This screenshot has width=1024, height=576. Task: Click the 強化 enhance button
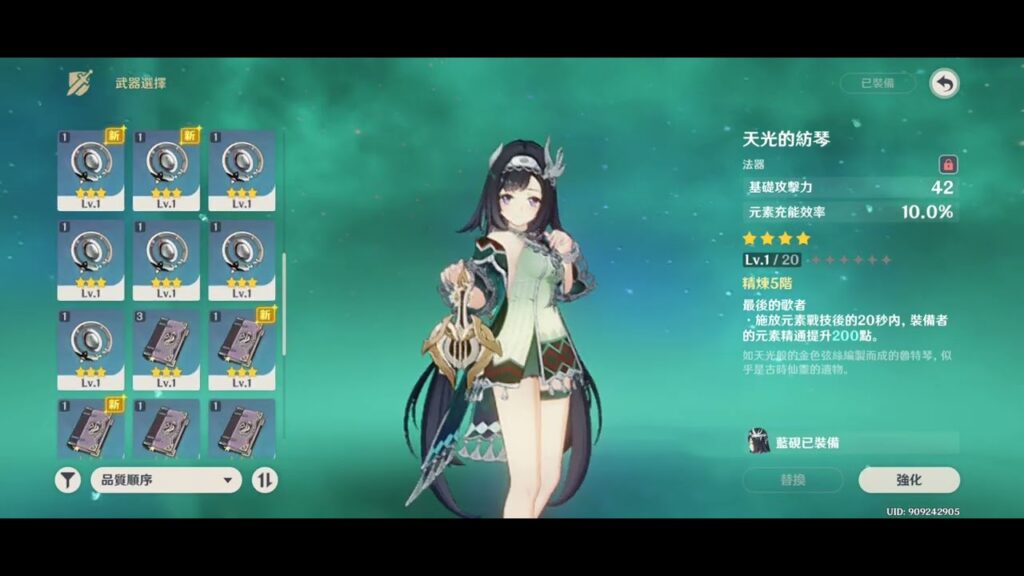908,480
